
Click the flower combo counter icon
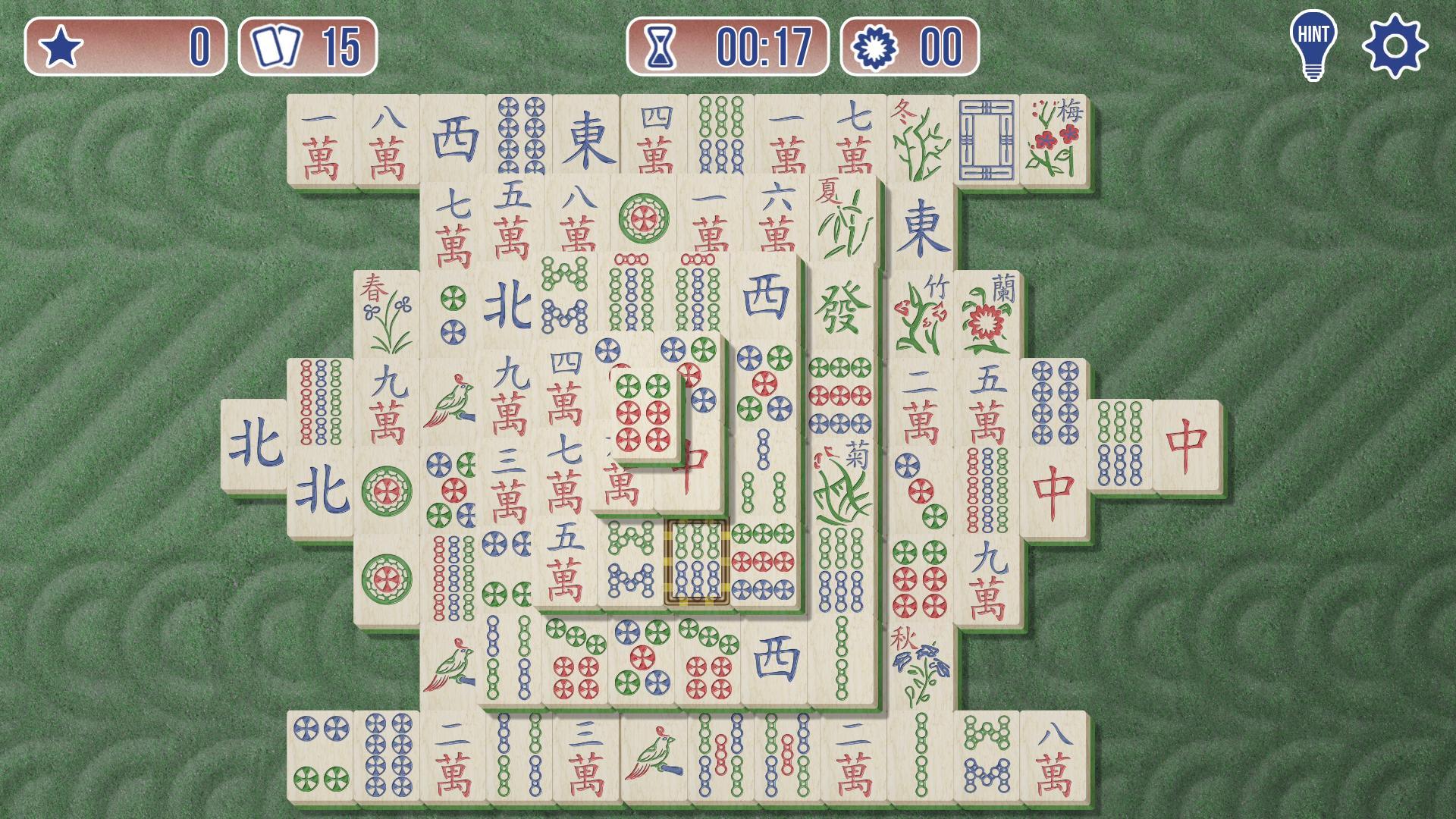point(874,47)
